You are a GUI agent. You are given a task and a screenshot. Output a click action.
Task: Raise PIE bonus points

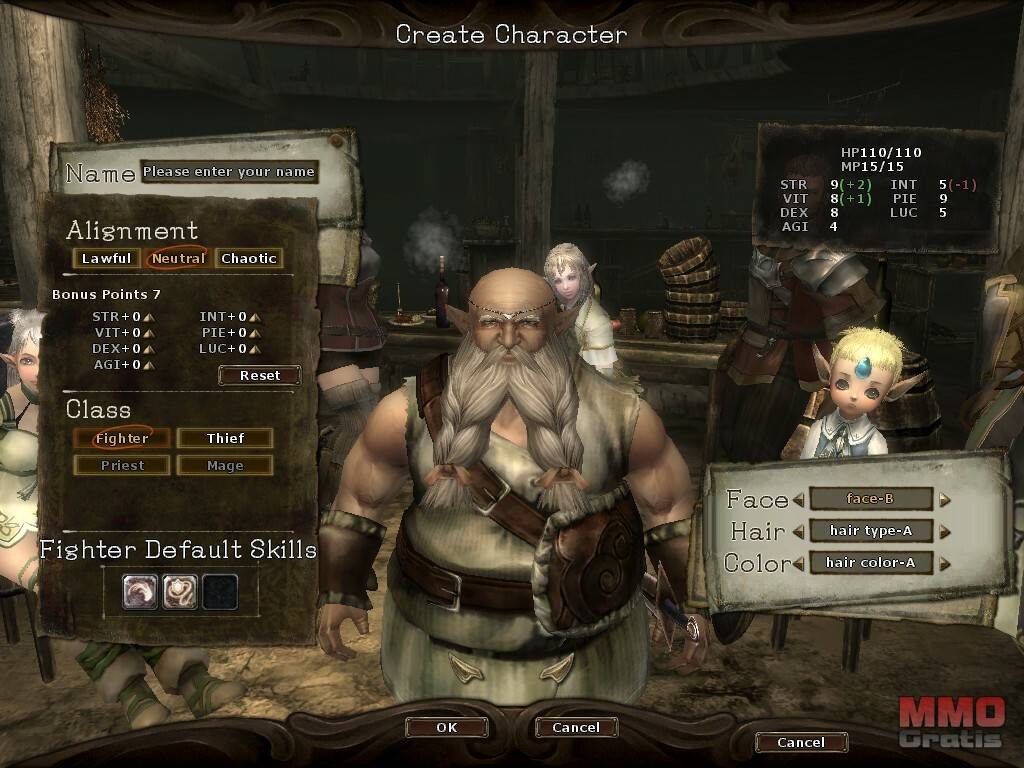tap(255, 333)
